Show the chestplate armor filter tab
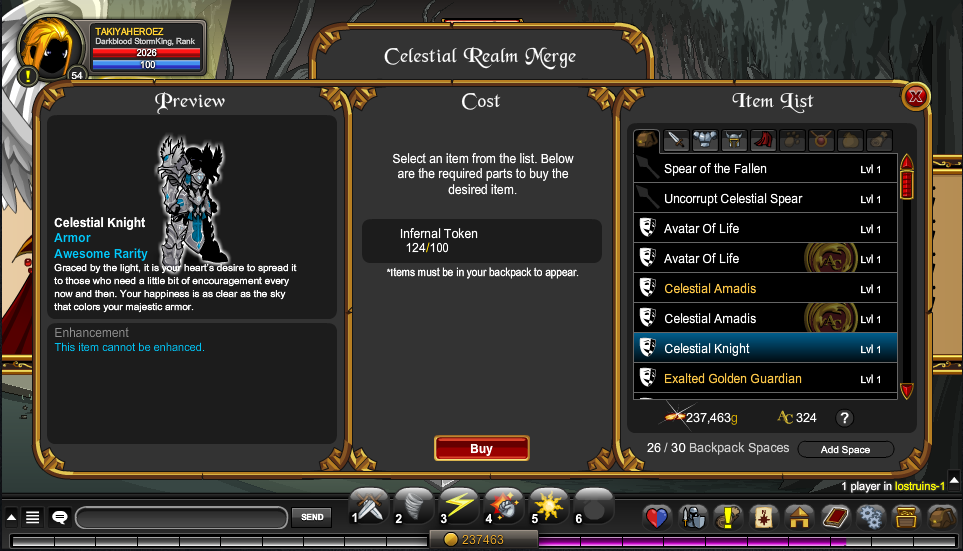 [705, 140]
